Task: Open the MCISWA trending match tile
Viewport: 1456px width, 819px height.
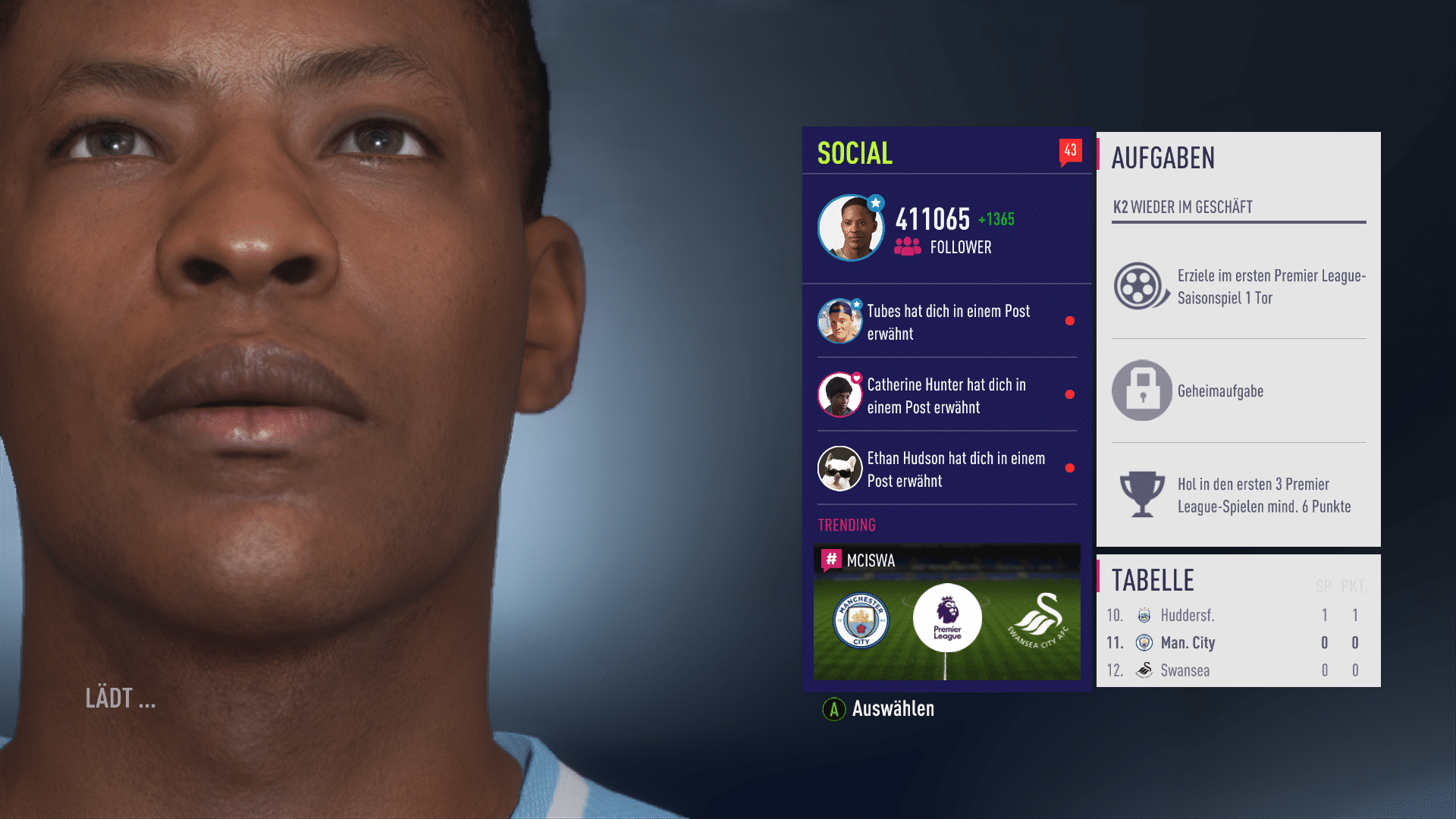Action: point(946,613)
